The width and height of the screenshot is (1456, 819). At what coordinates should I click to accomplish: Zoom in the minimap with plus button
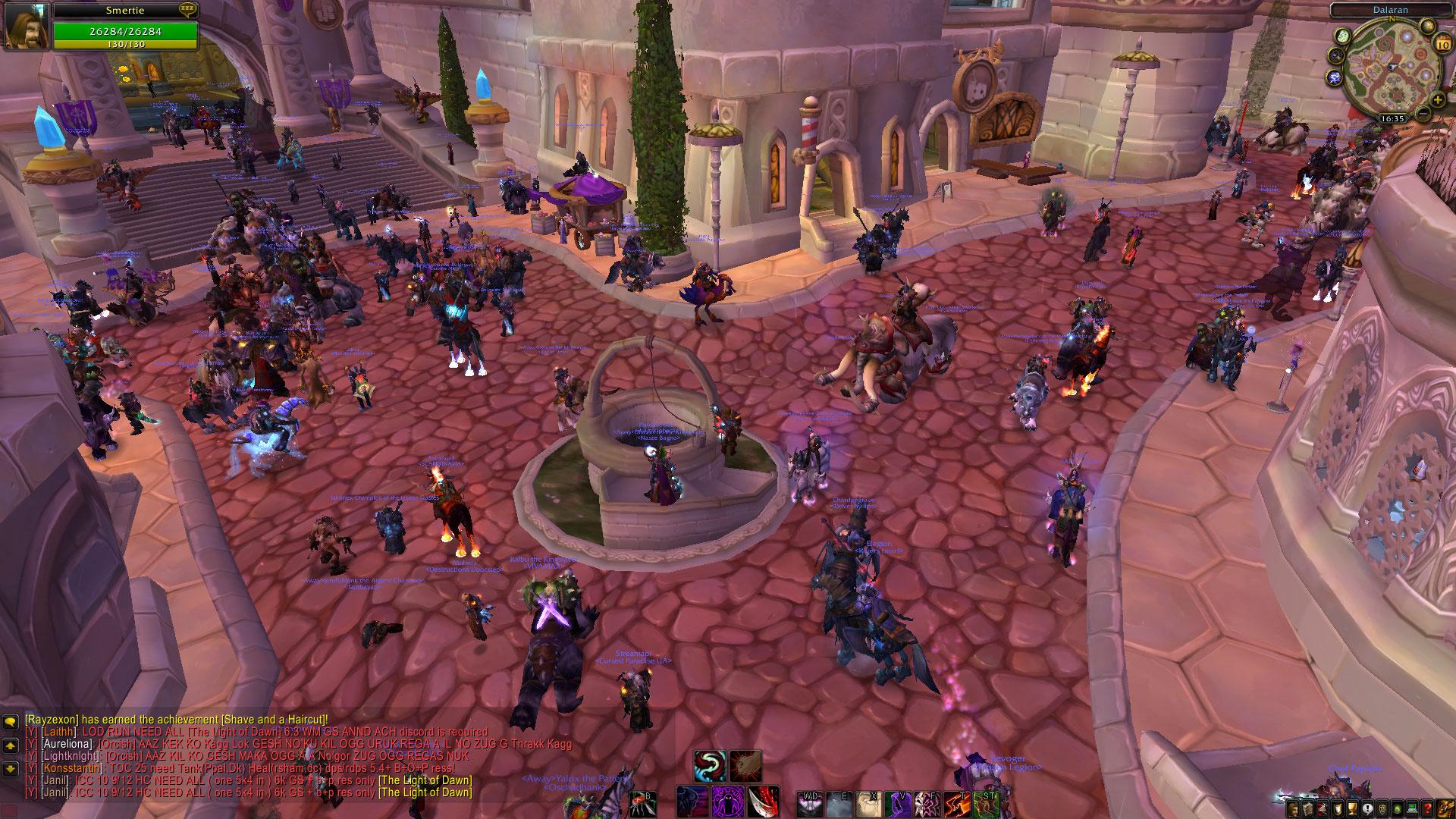pyautogui.click(x=1438, y=99)
